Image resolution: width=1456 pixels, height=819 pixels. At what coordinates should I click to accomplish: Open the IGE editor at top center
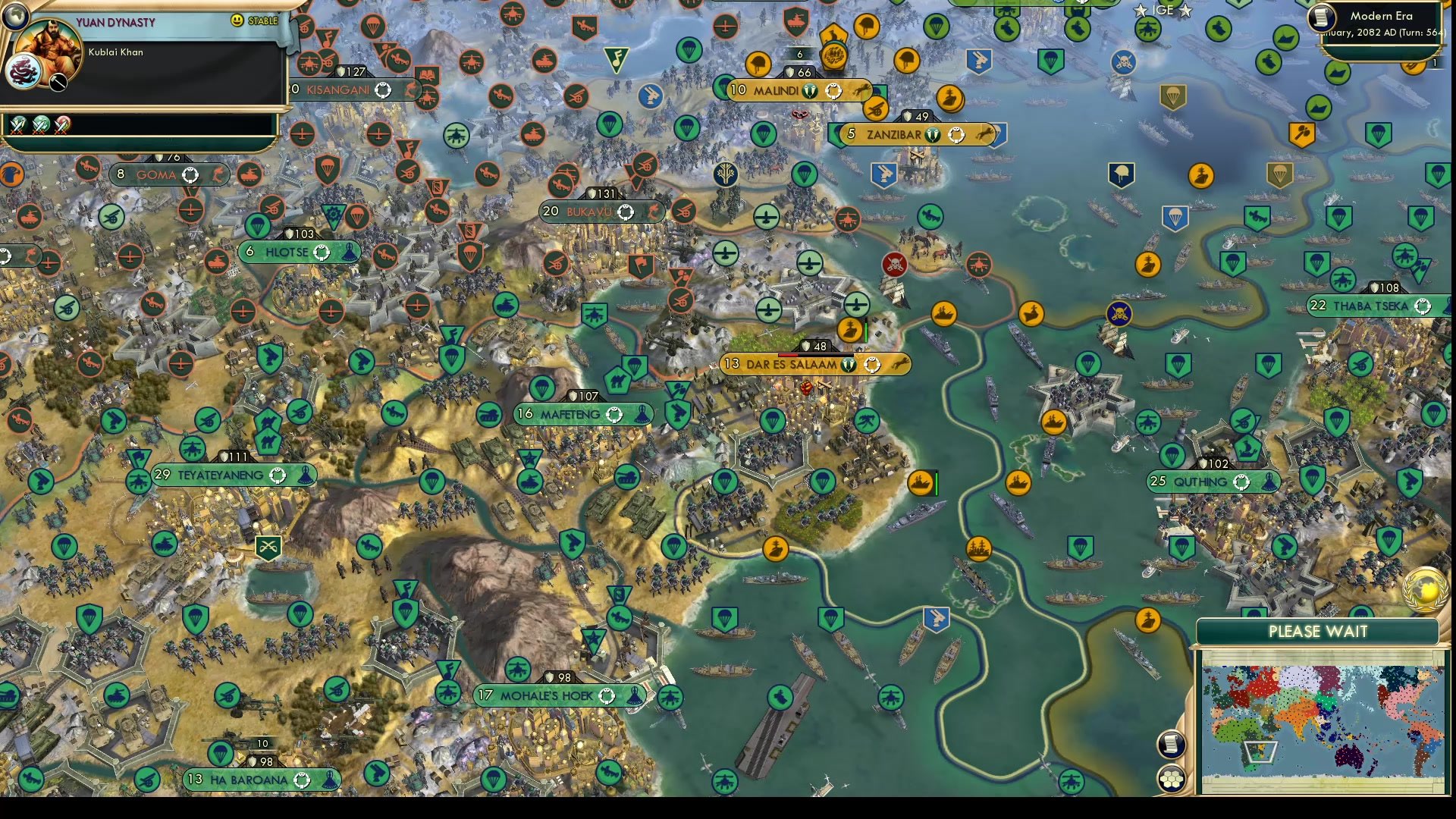point(1163,11)
